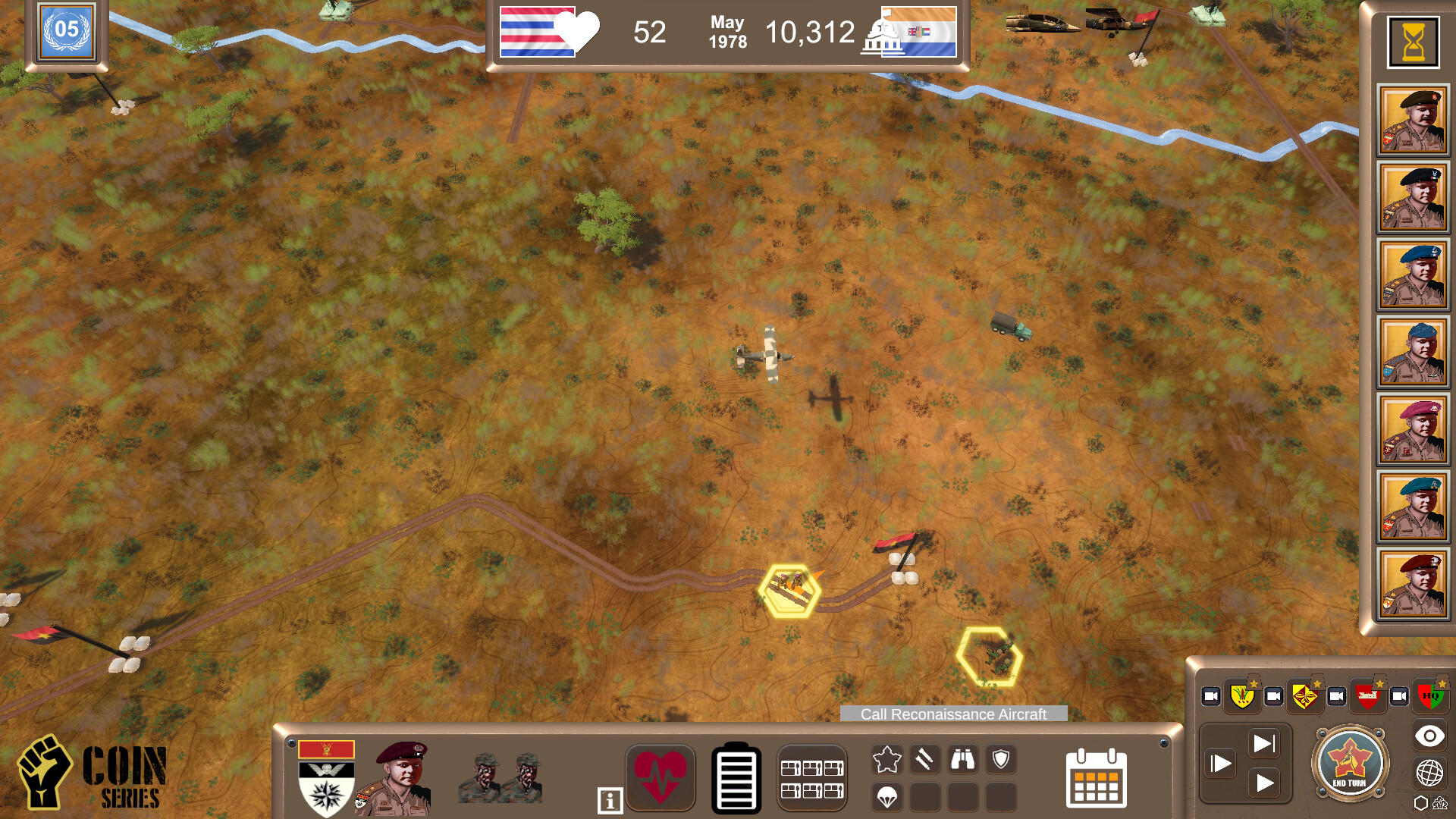Toggle the eye visibility overlay
This screenshot has width=1456, height=819.
pos(1430,733)
